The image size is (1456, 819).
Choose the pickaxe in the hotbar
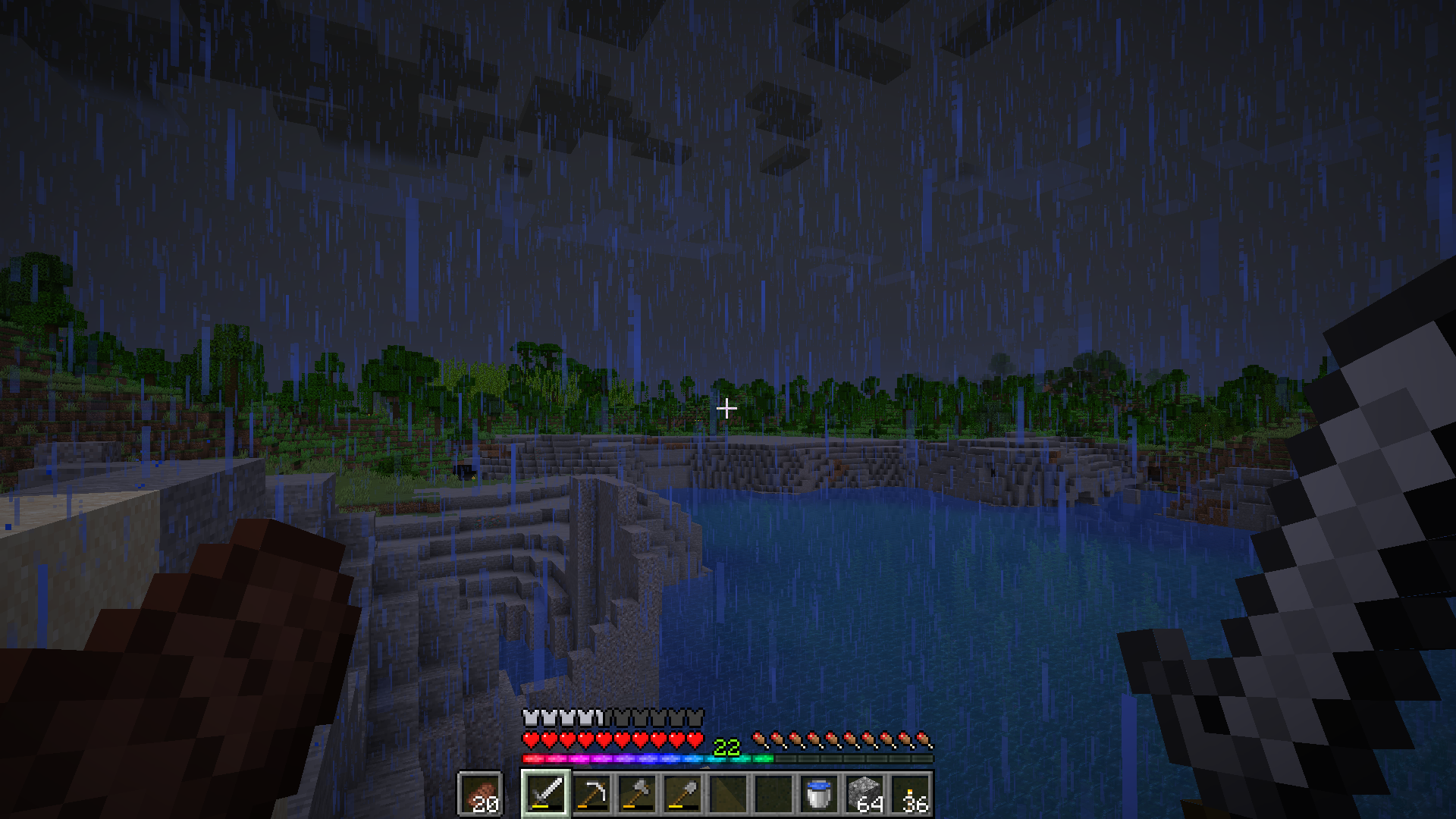pyautogui.click(x=591, y=793)
